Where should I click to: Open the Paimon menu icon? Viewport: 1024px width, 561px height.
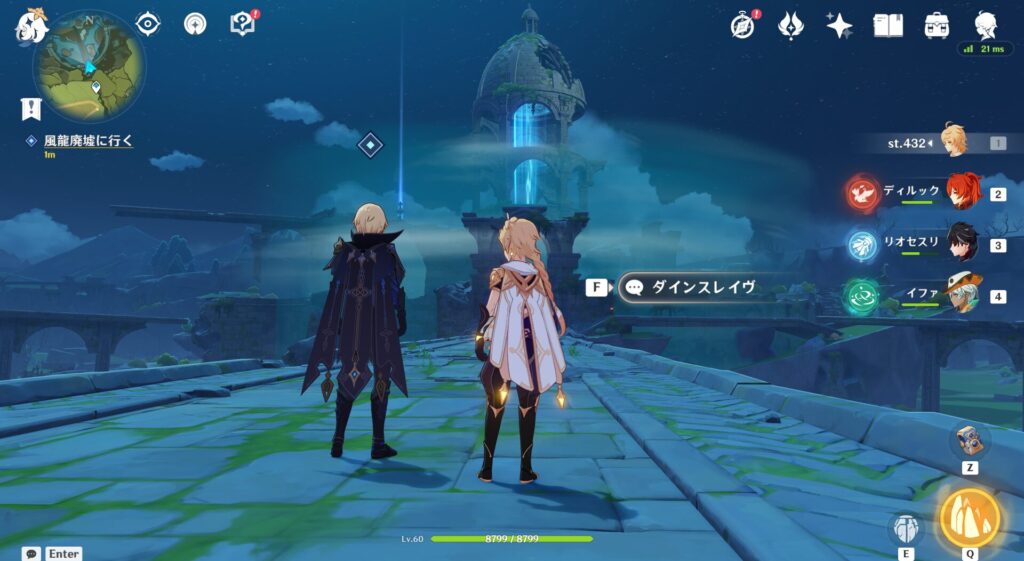[30, 24]
